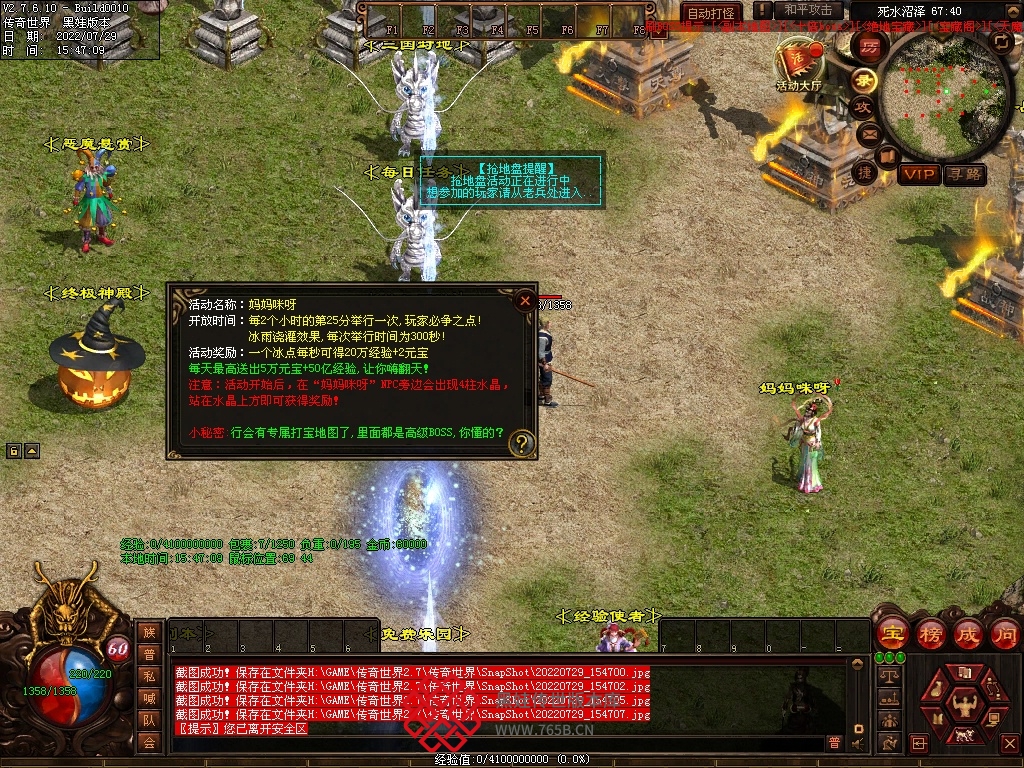
Task: Show the 榜 rankings button
Action: point(930,634)
